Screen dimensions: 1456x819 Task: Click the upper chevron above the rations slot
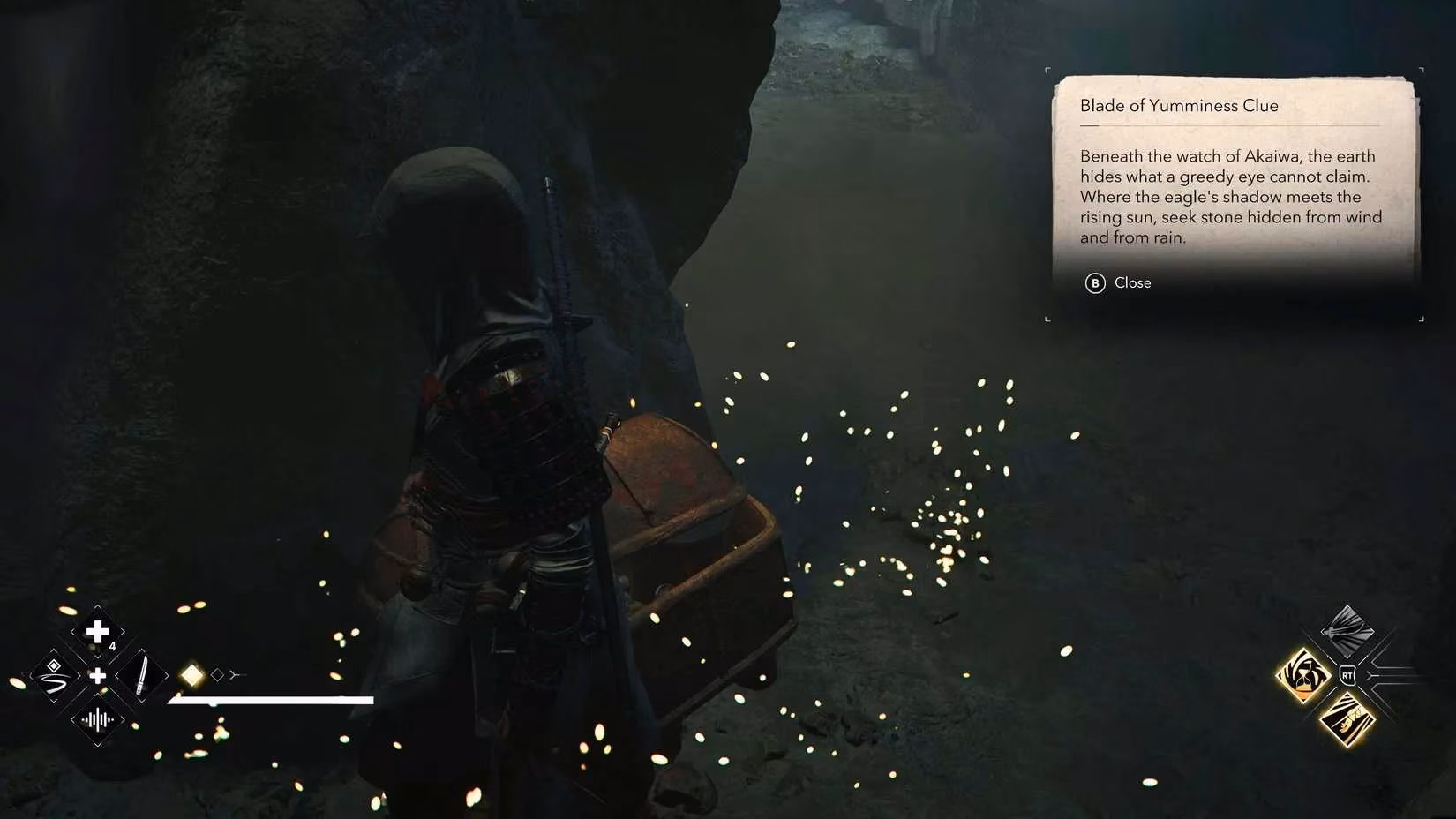(x=97, y=606)
